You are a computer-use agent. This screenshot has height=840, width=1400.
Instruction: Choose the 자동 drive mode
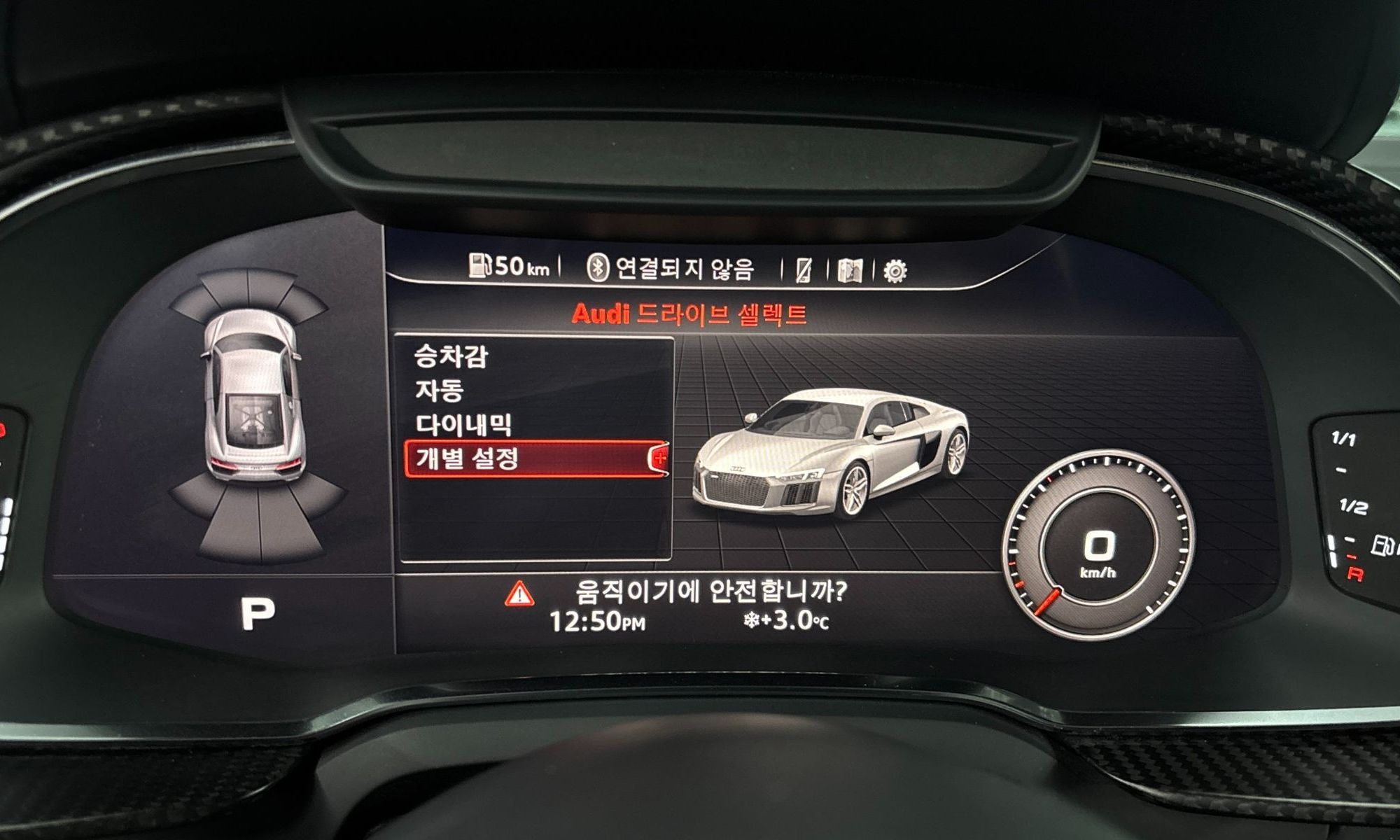(440, 390)
